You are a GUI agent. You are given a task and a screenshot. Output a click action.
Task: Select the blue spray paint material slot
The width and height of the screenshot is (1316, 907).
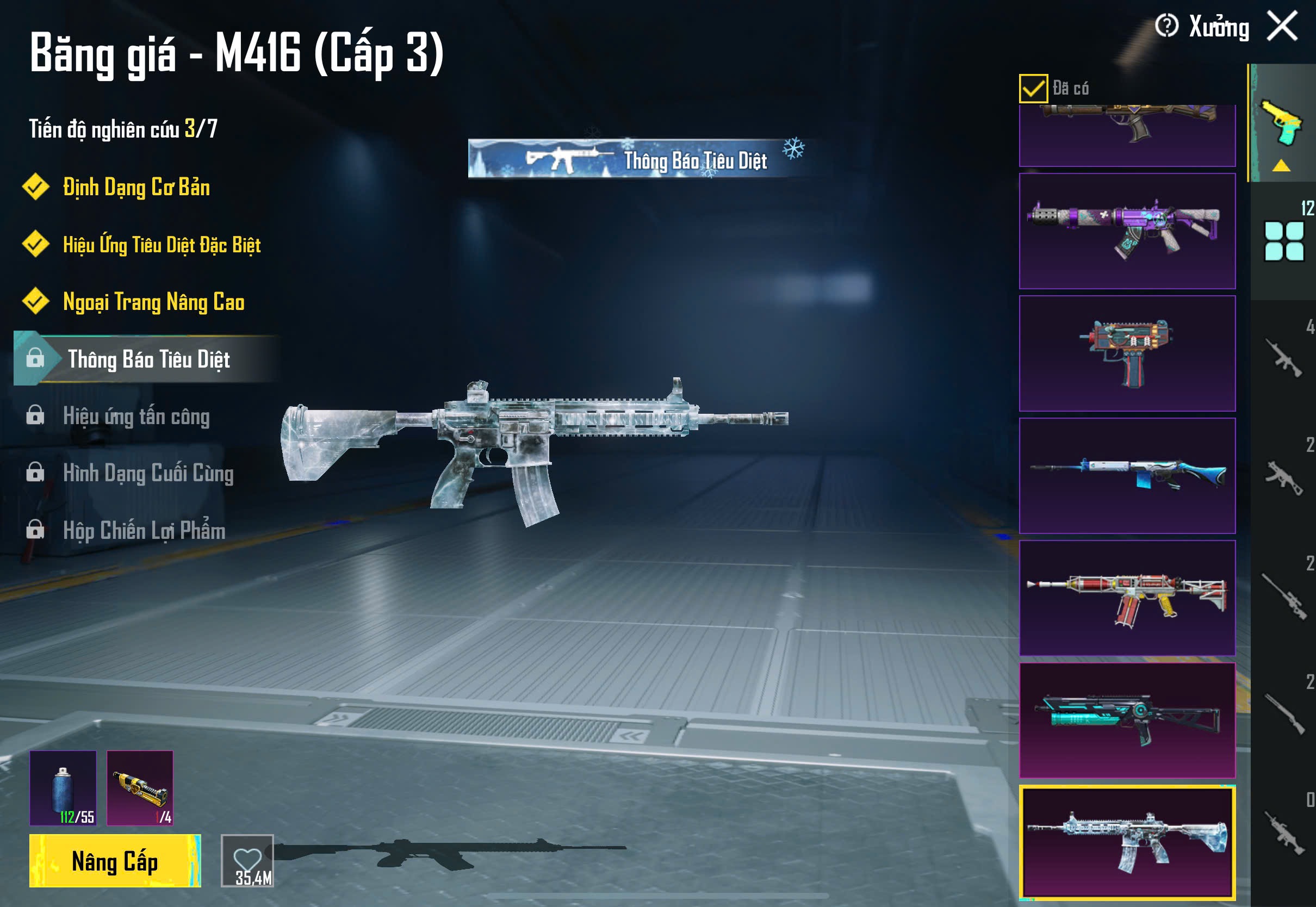[x=63, y=788]
